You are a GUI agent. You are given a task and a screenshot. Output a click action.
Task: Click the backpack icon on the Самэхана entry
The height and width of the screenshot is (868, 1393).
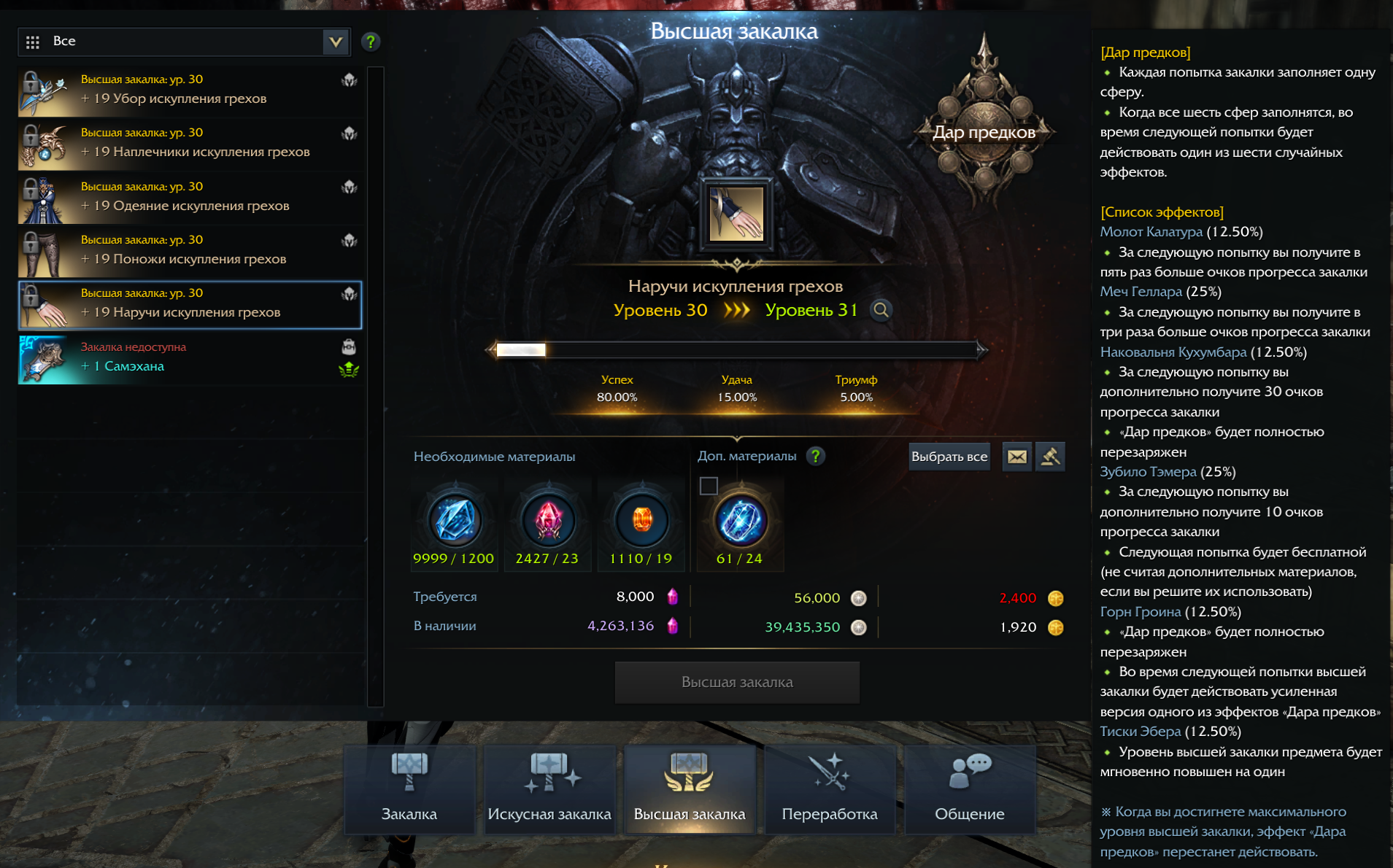tap(350, 348)
